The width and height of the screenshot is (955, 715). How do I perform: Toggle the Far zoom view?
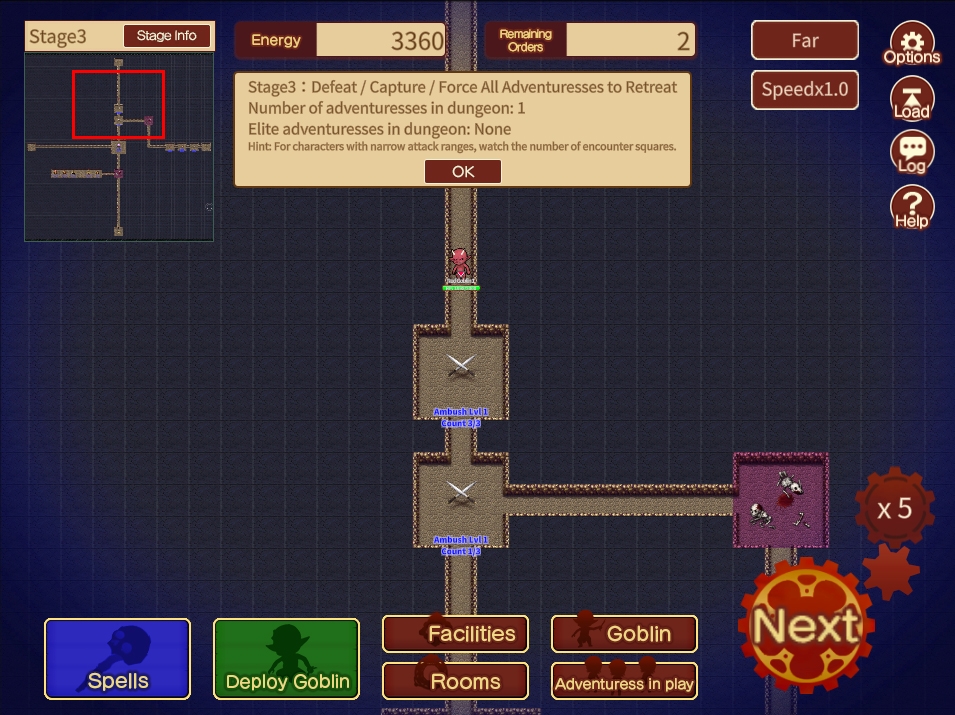[x=805, y=41]
